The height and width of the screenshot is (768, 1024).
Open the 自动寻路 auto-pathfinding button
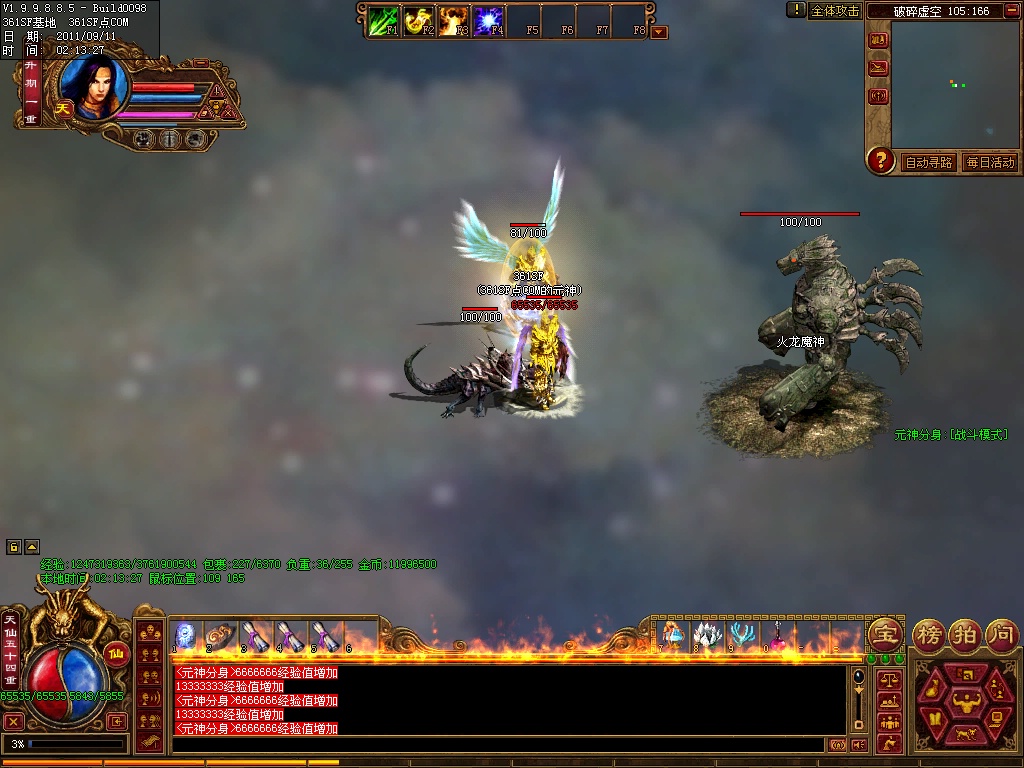tap(929, 162)
